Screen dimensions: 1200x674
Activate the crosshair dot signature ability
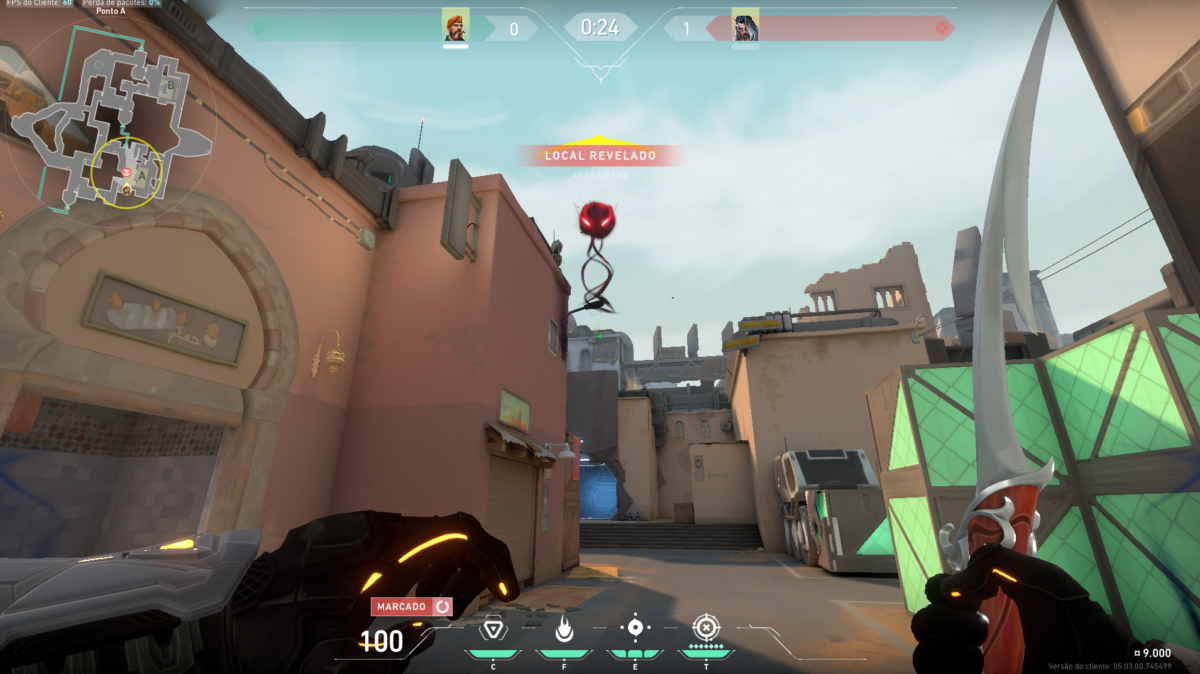pyautogui.click(x=635, y=628)
